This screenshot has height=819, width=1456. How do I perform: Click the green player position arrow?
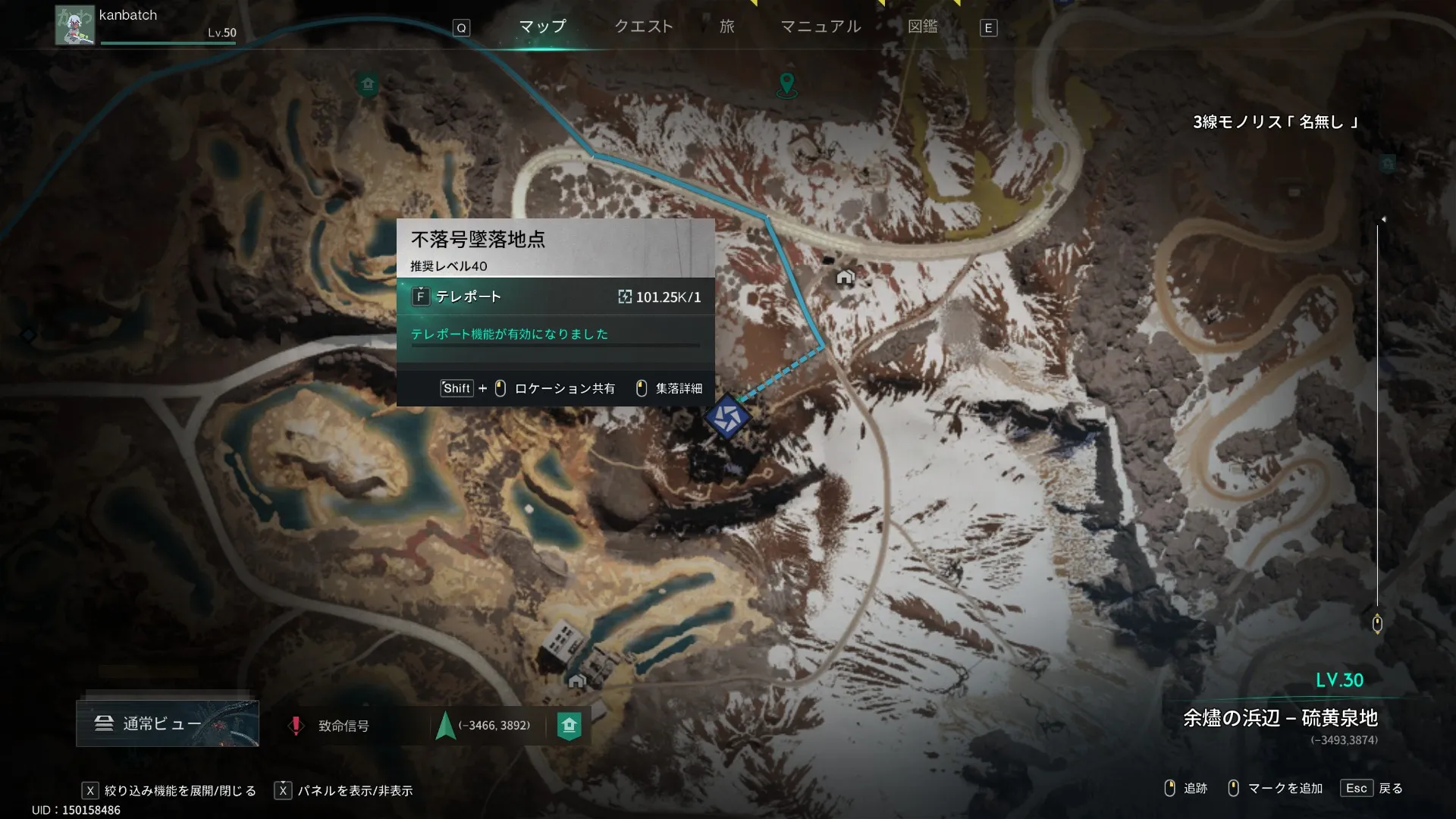click(x=446, y=725)
